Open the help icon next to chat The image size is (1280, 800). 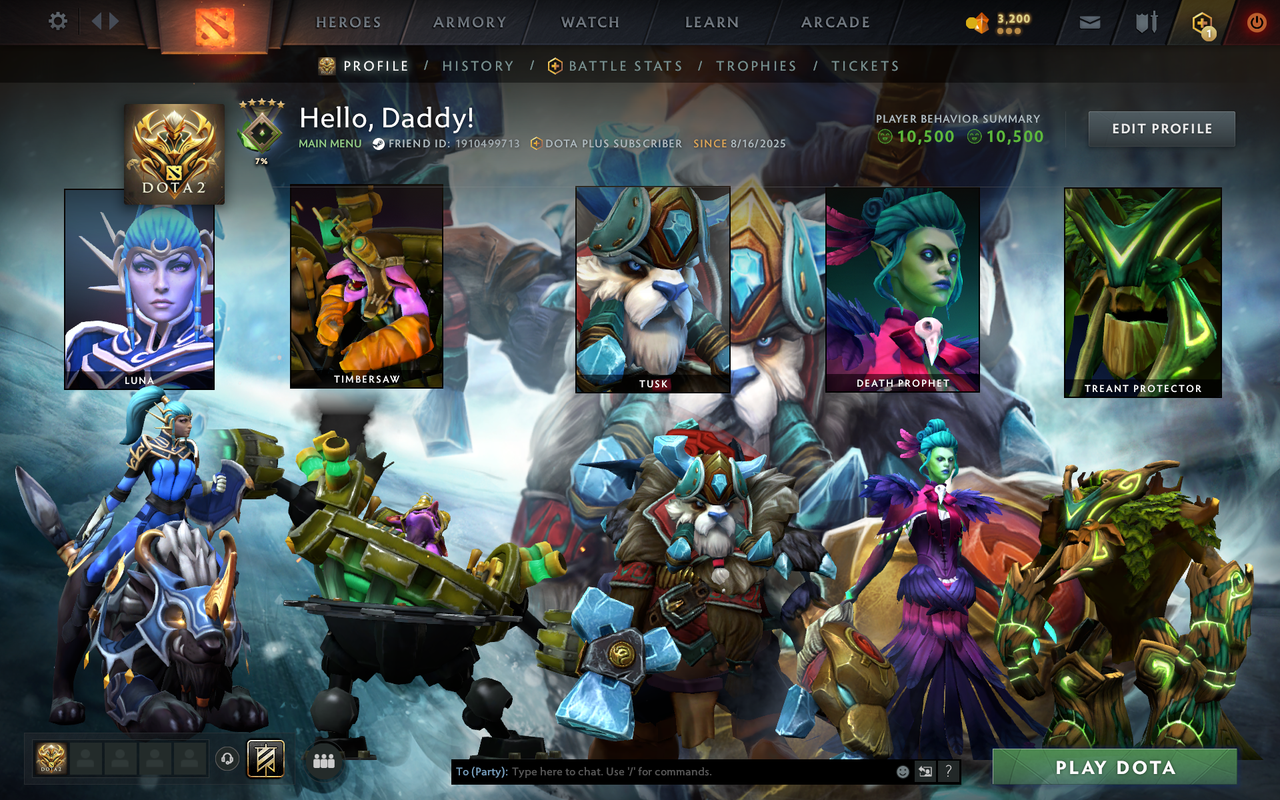click(x=948, y=771)
